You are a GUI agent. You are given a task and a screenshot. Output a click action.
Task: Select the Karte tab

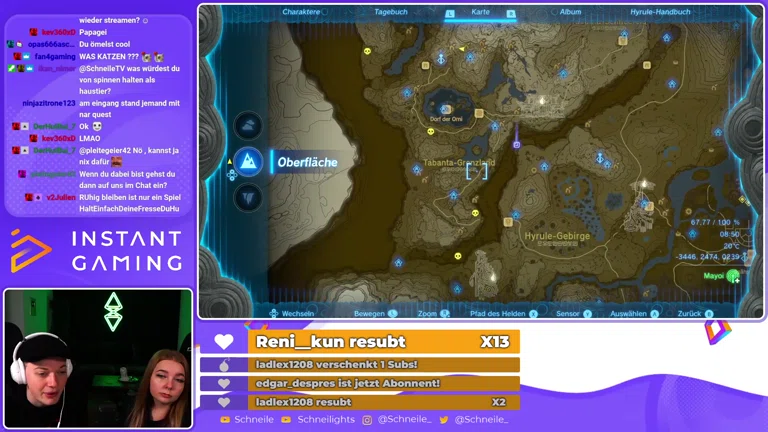tap(480, 12)
